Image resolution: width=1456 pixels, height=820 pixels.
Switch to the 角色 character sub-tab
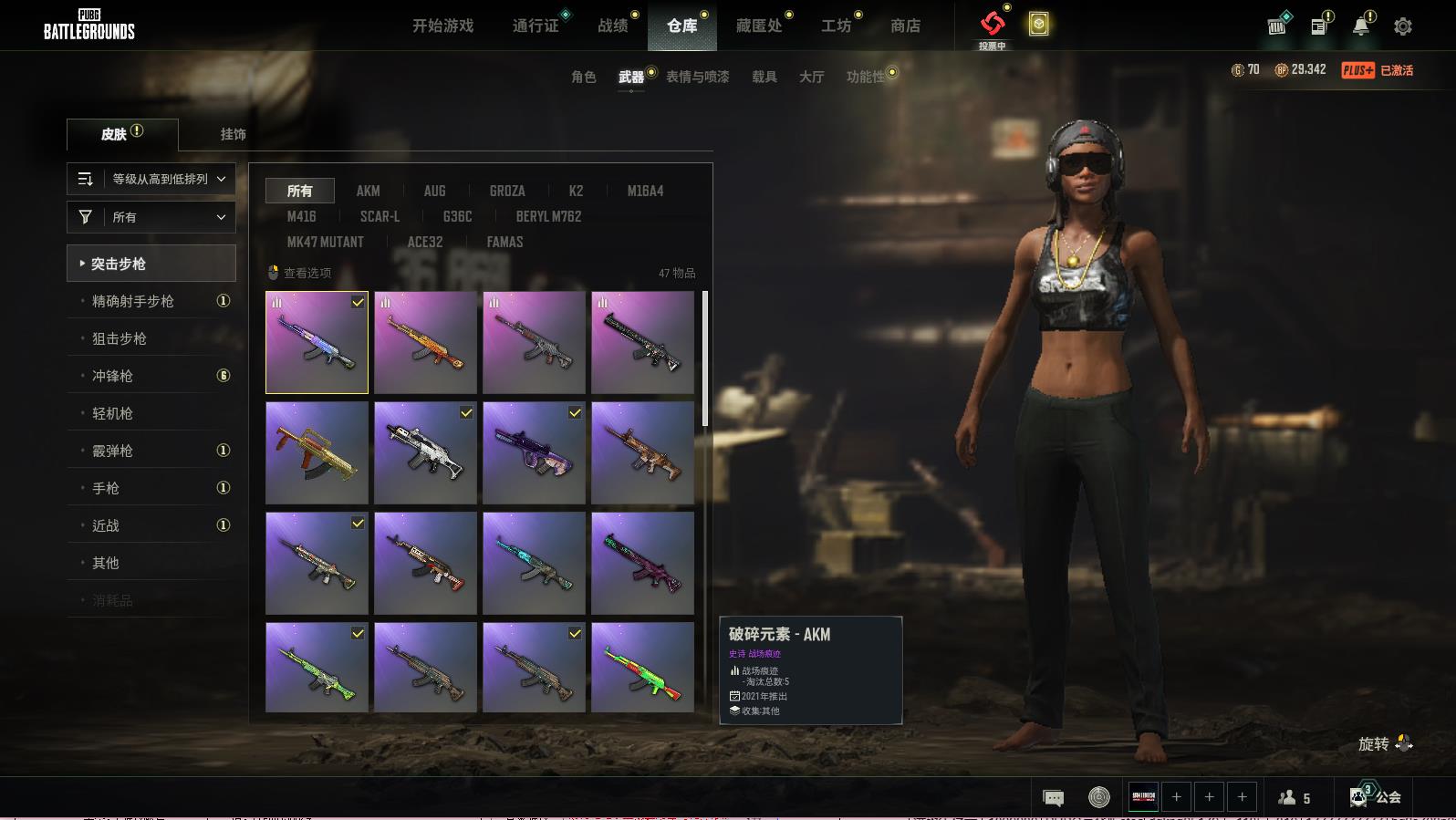[x=584, y=78]
